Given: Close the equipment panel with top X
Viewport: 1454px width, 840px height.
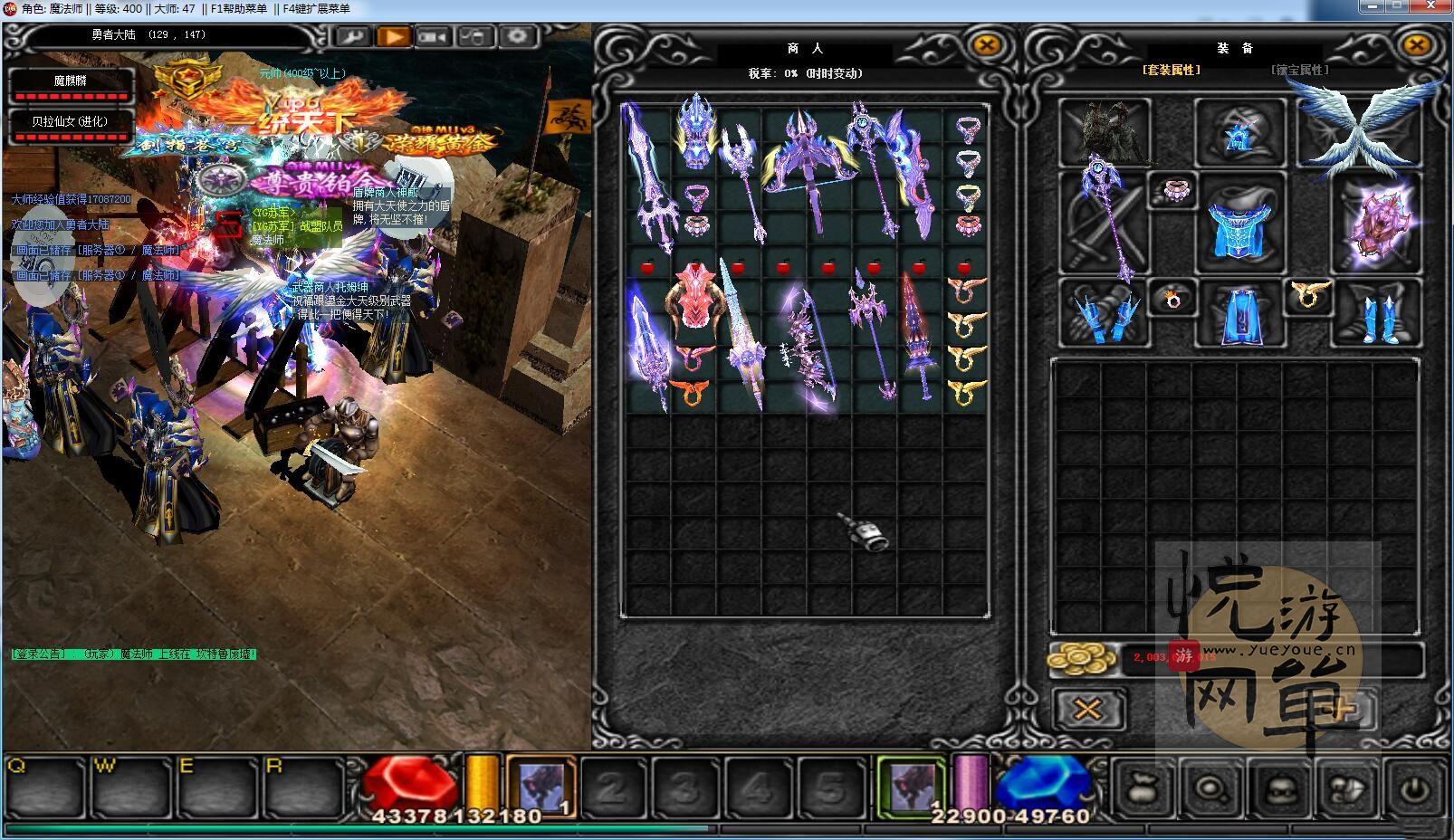Looking at the screenshot, I should (1415, 45).
